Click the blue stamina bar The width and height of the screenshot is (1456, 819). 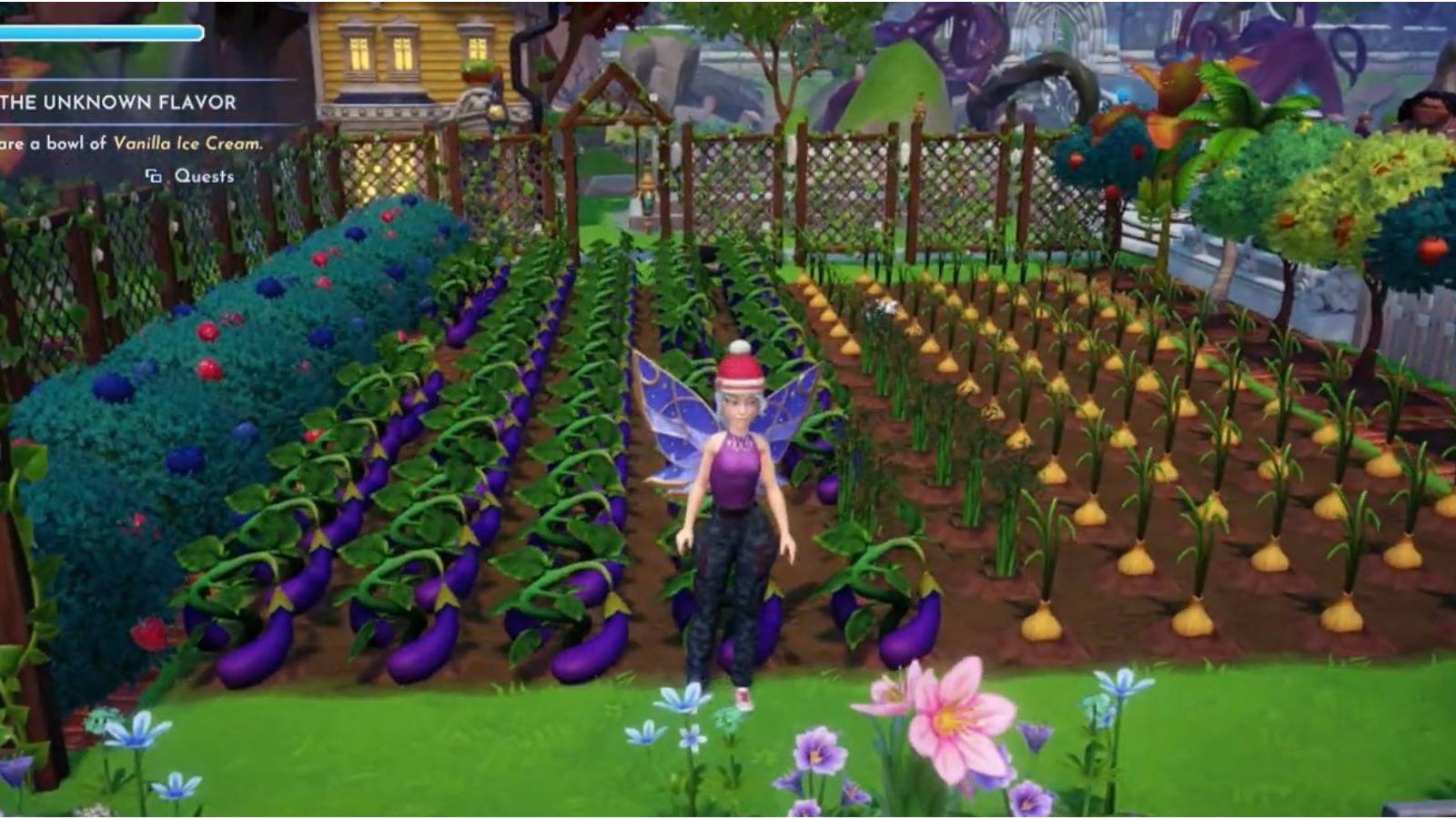pos(100,35)
